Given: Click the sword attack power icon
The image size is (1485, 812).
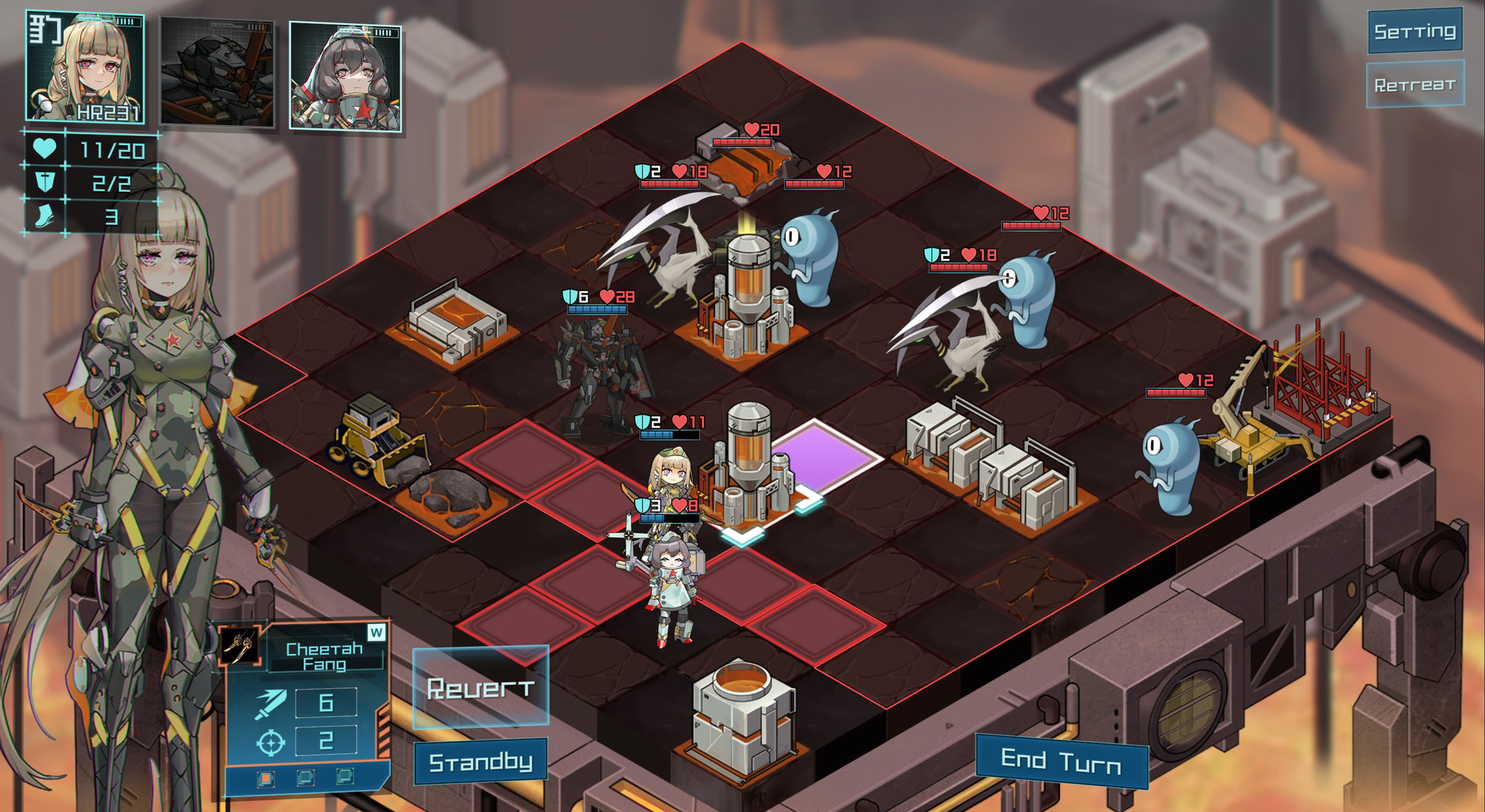Looking at the screenshot, I should 269,705.
